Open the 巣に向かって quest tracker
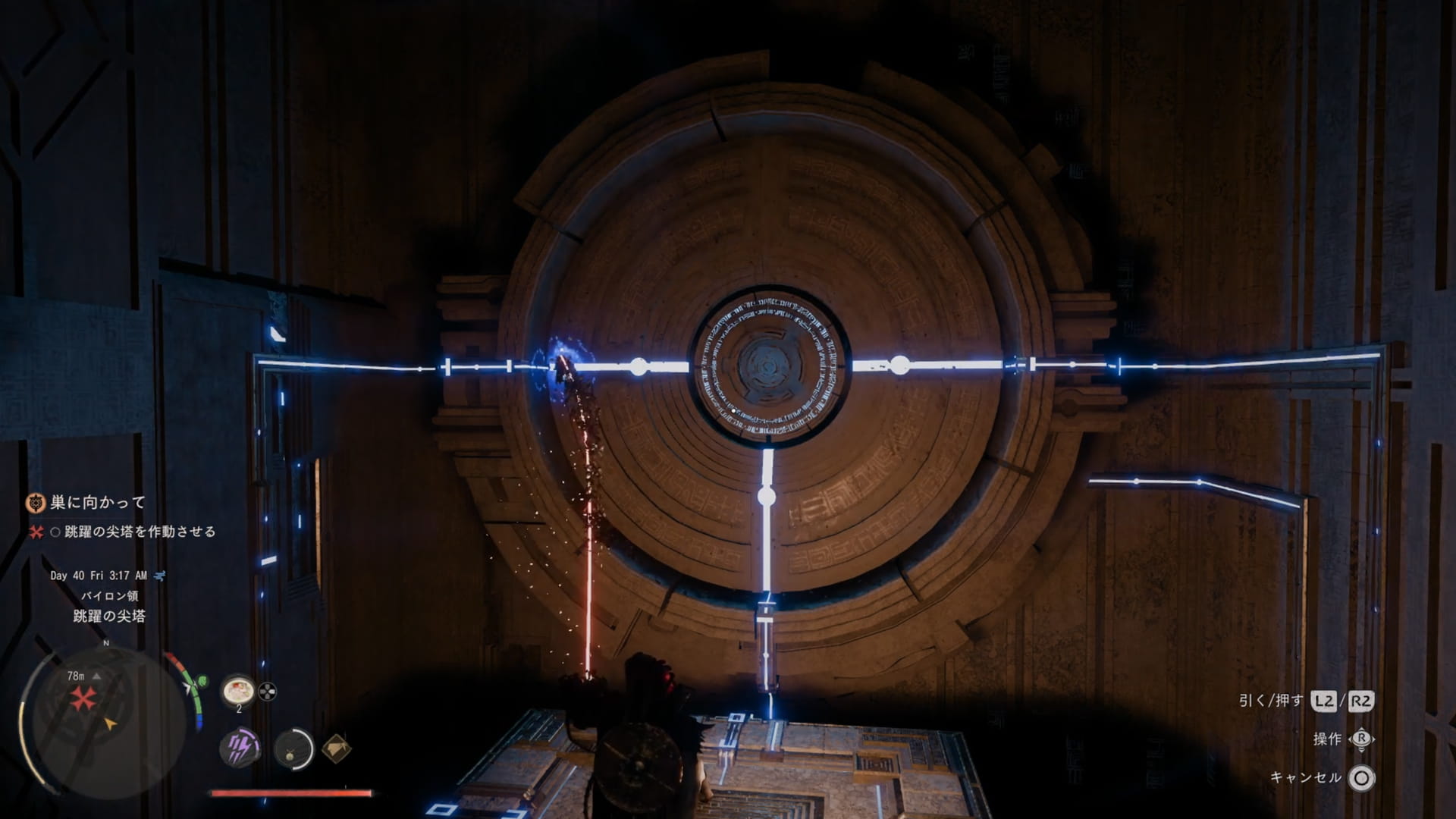This screenshot has width=1456, height=819. click(97, 502)
